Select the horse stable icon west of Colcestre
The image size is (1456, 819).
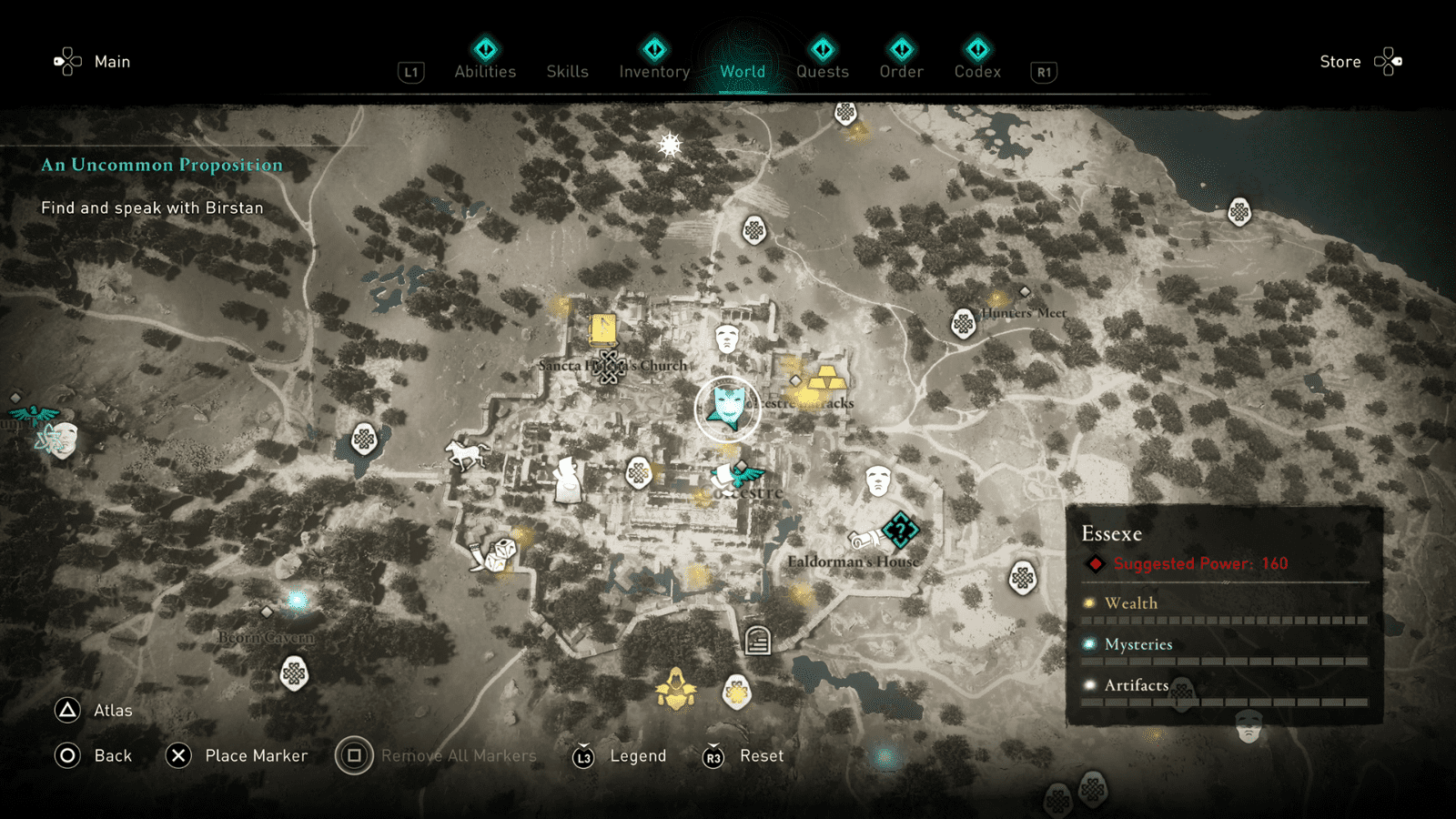pyautogui.click(x=466, y=452)
